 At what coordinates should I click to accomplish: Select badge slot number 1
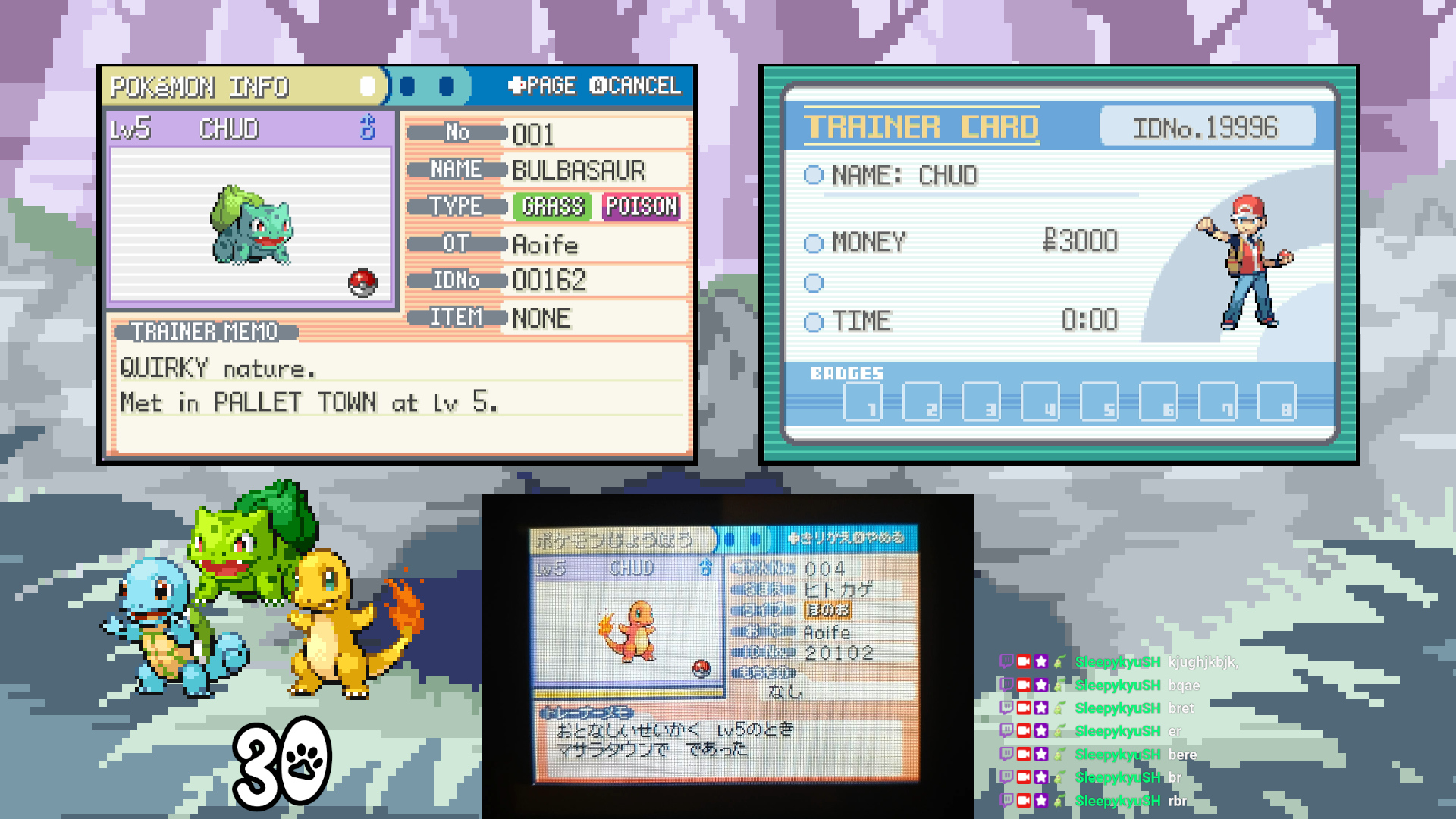click(863, 401)
